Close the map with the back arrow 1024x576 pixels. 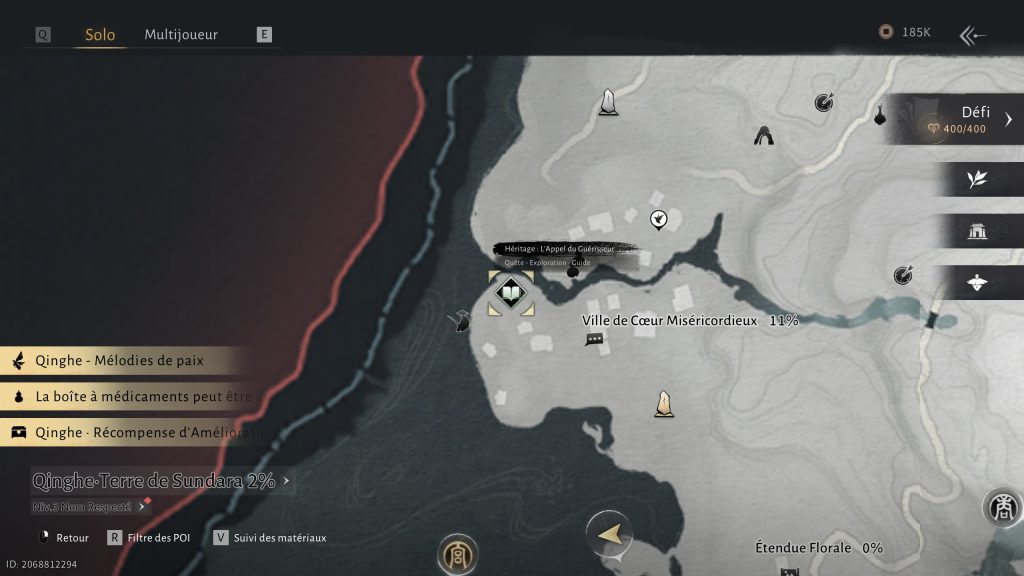tap(972, 36)
